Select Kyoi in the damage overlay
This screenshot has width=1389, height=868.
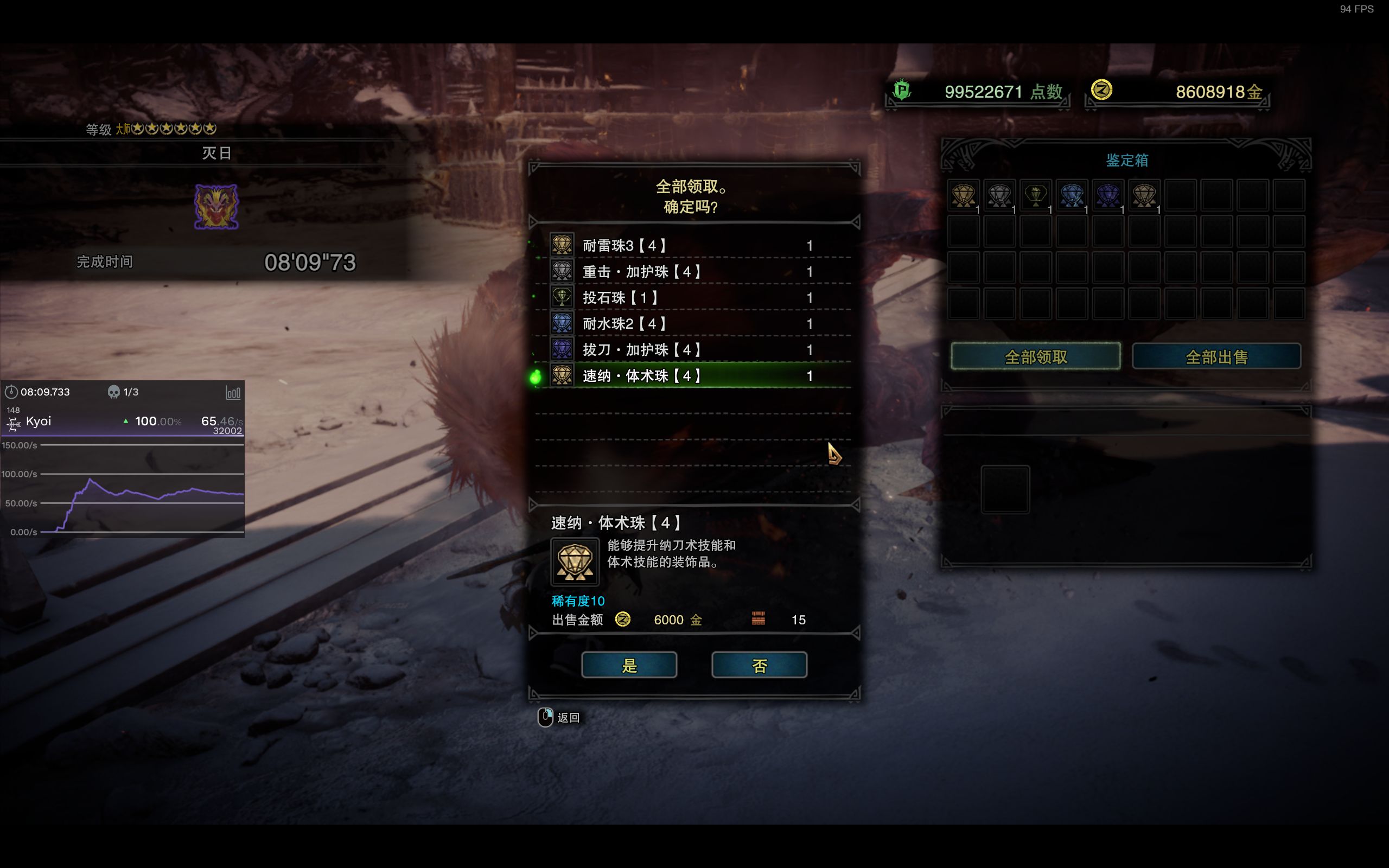tap(39, 422)
